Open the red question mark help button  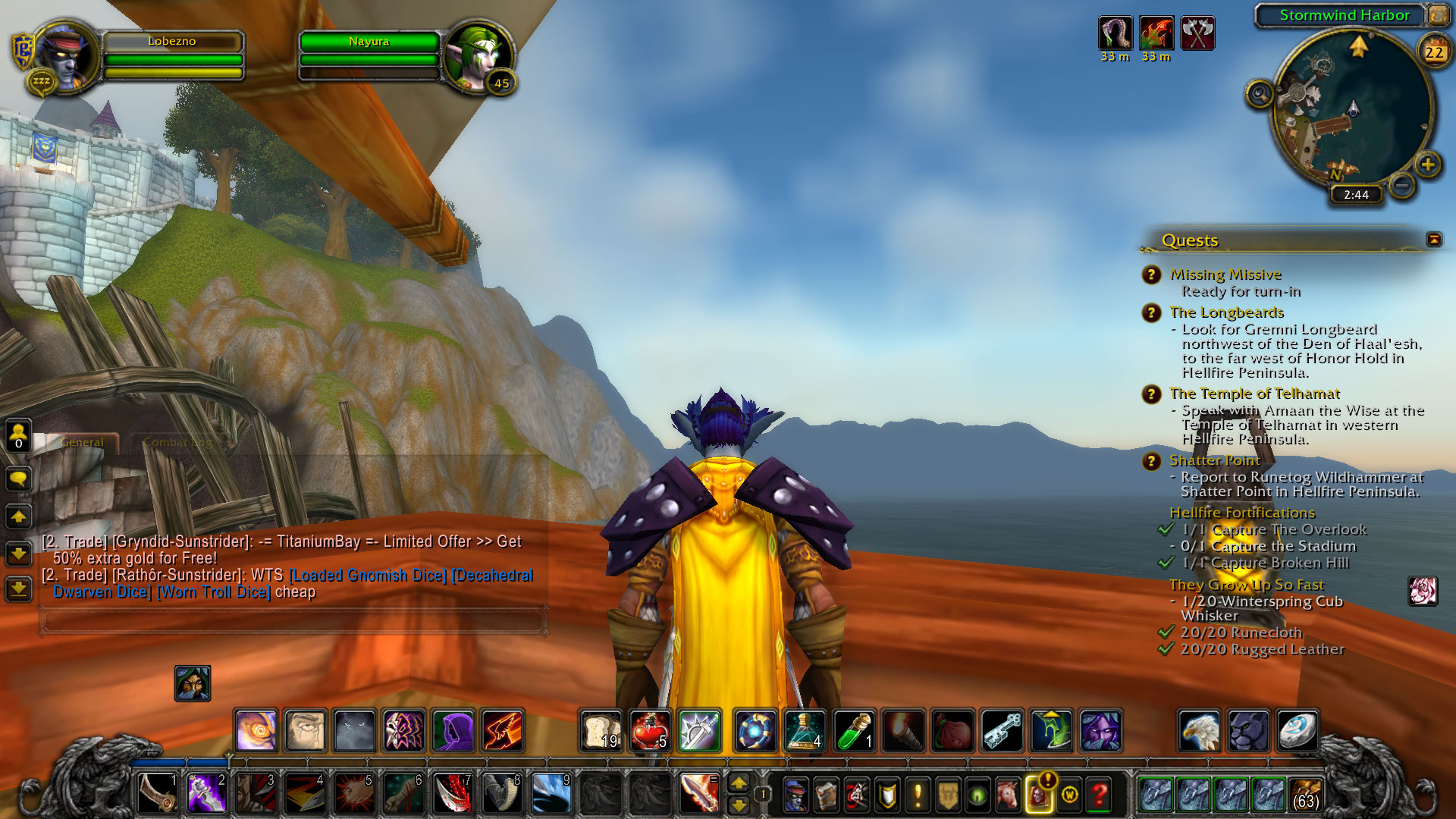[1100, 795]
